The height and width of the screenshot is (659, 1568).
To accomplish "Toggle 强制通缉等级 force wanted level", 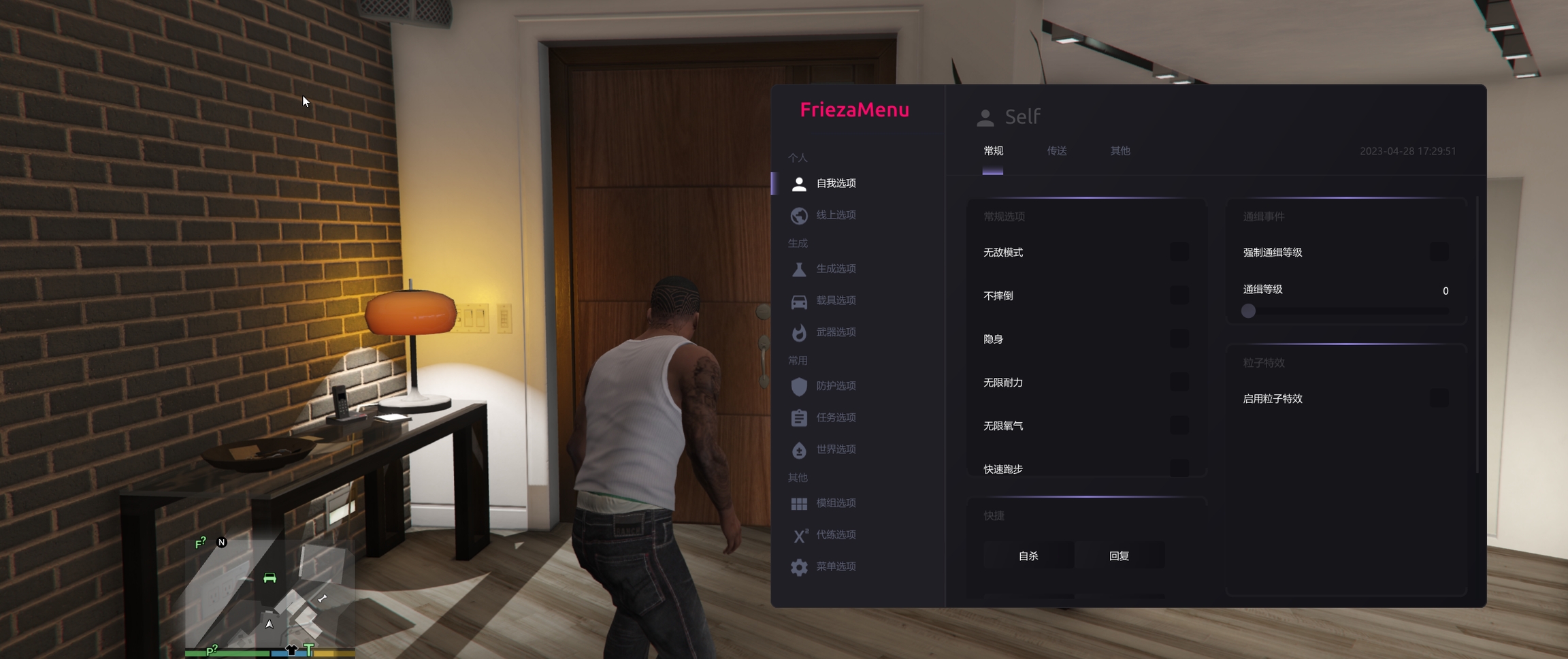I will (1439, 253).
